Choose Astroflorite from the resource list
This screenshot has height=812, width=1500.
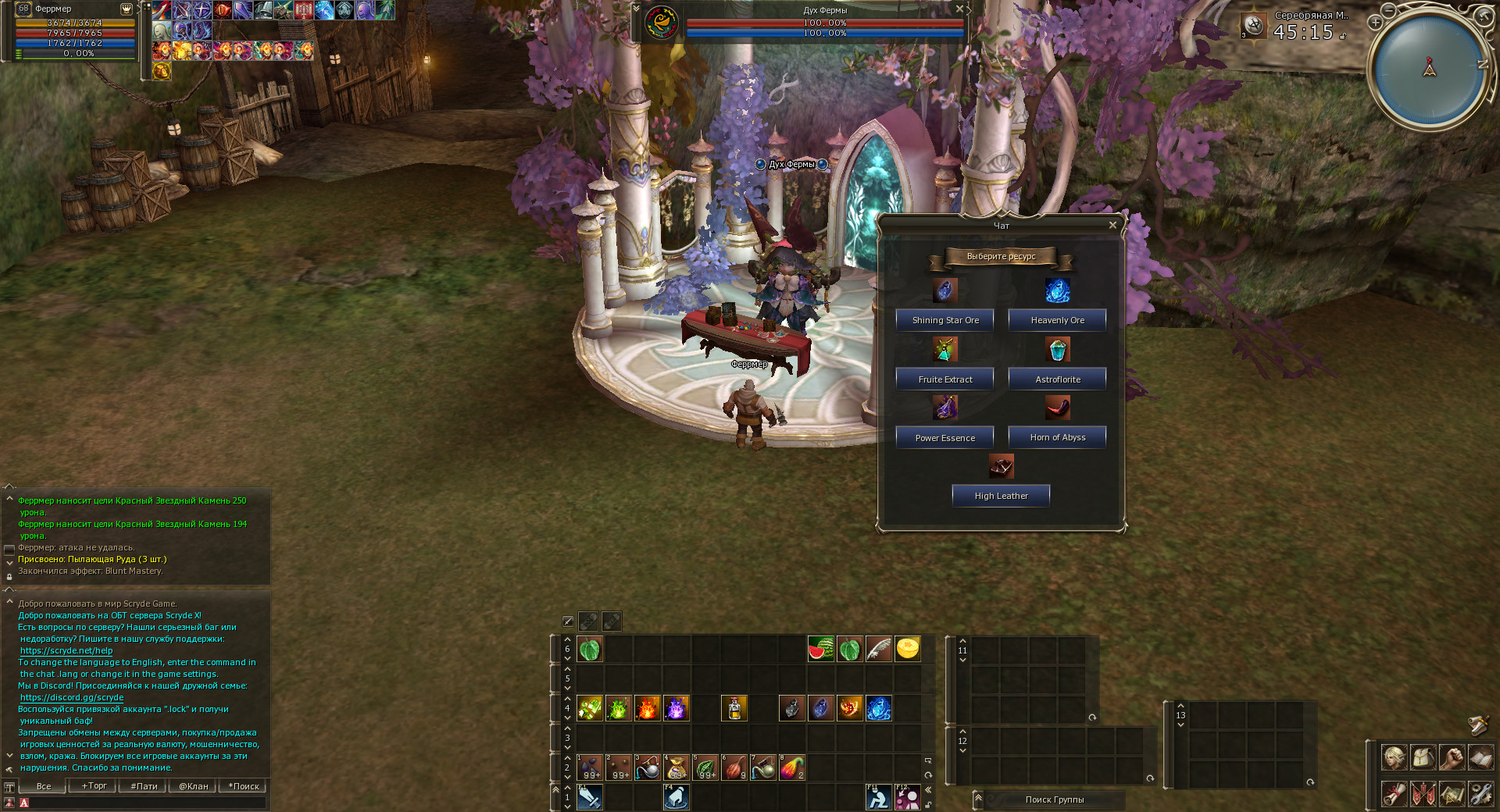pyautogui.click(x=1057, y=379)
